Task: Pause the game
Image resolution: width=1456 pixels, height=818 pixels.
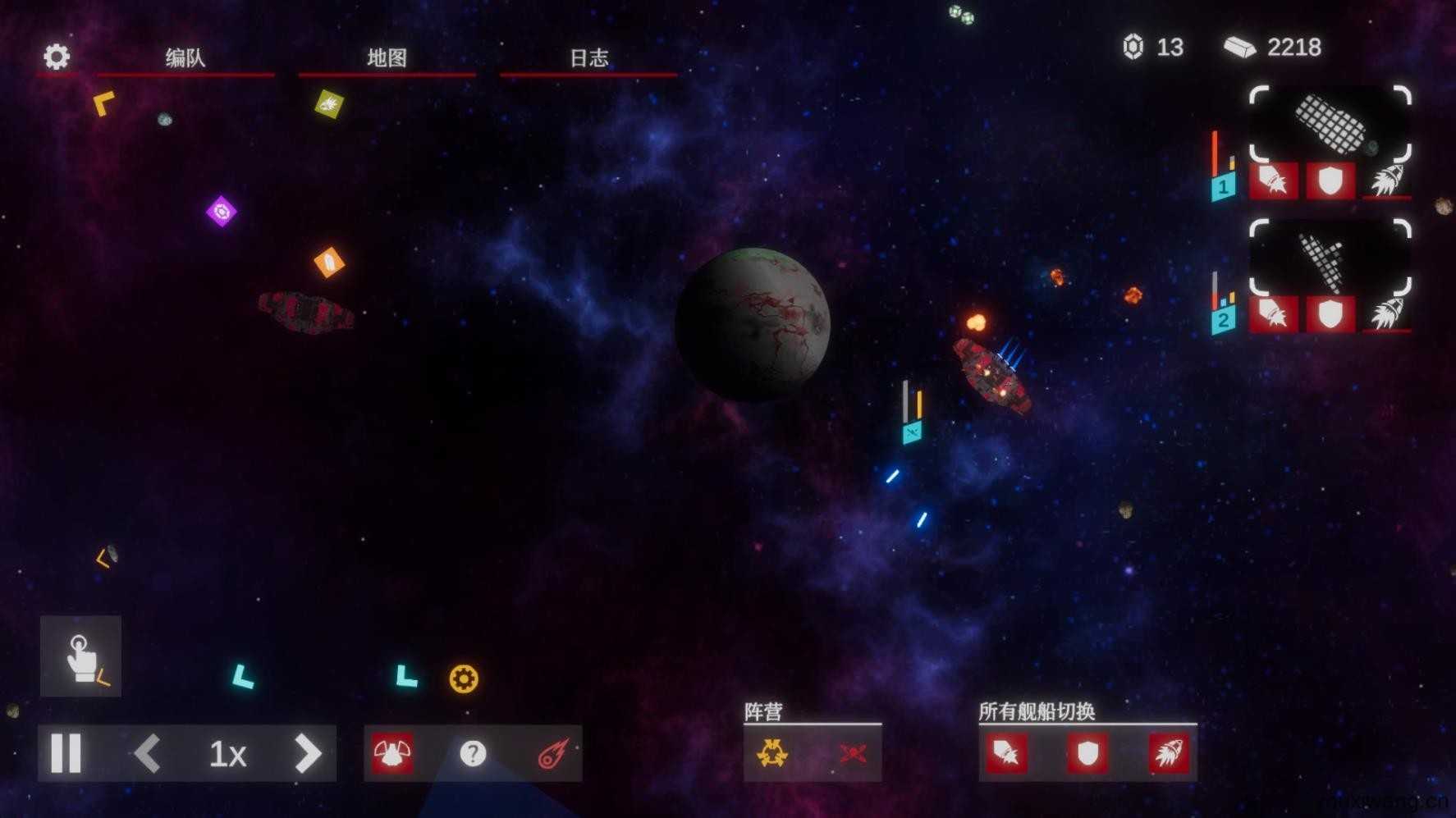Action: coord(66,753)
